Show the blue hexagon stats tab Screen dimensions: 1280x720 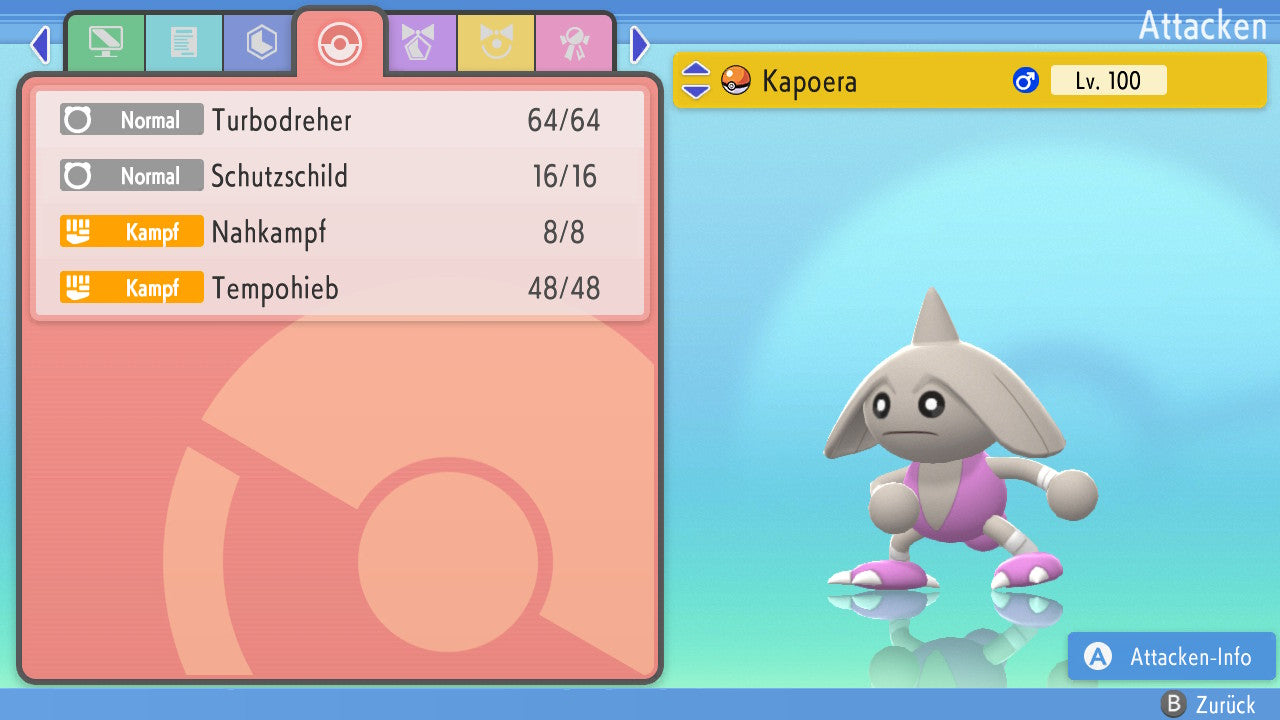coord(262,43)
